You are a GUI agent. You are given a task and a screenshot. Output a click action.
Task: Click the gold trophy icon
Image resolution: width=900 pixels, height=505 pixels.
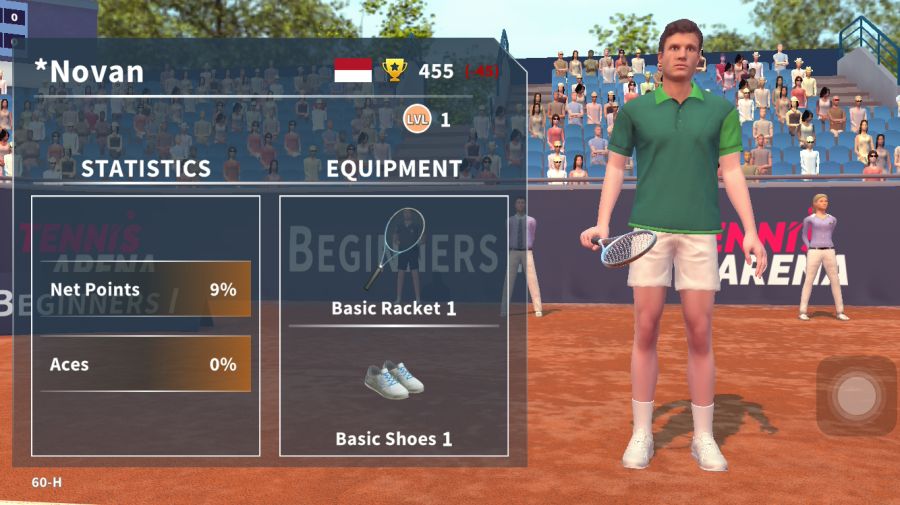395,70
